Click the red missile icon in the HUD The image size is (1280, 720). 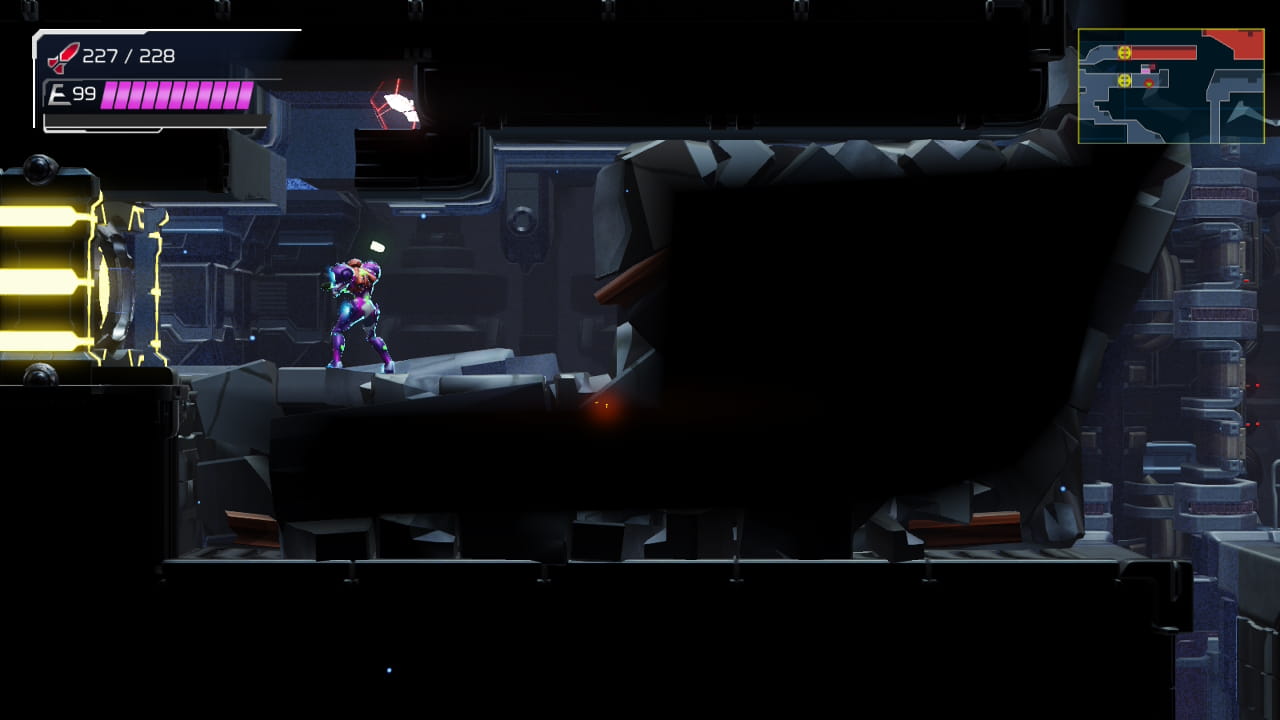pos(60,57)
